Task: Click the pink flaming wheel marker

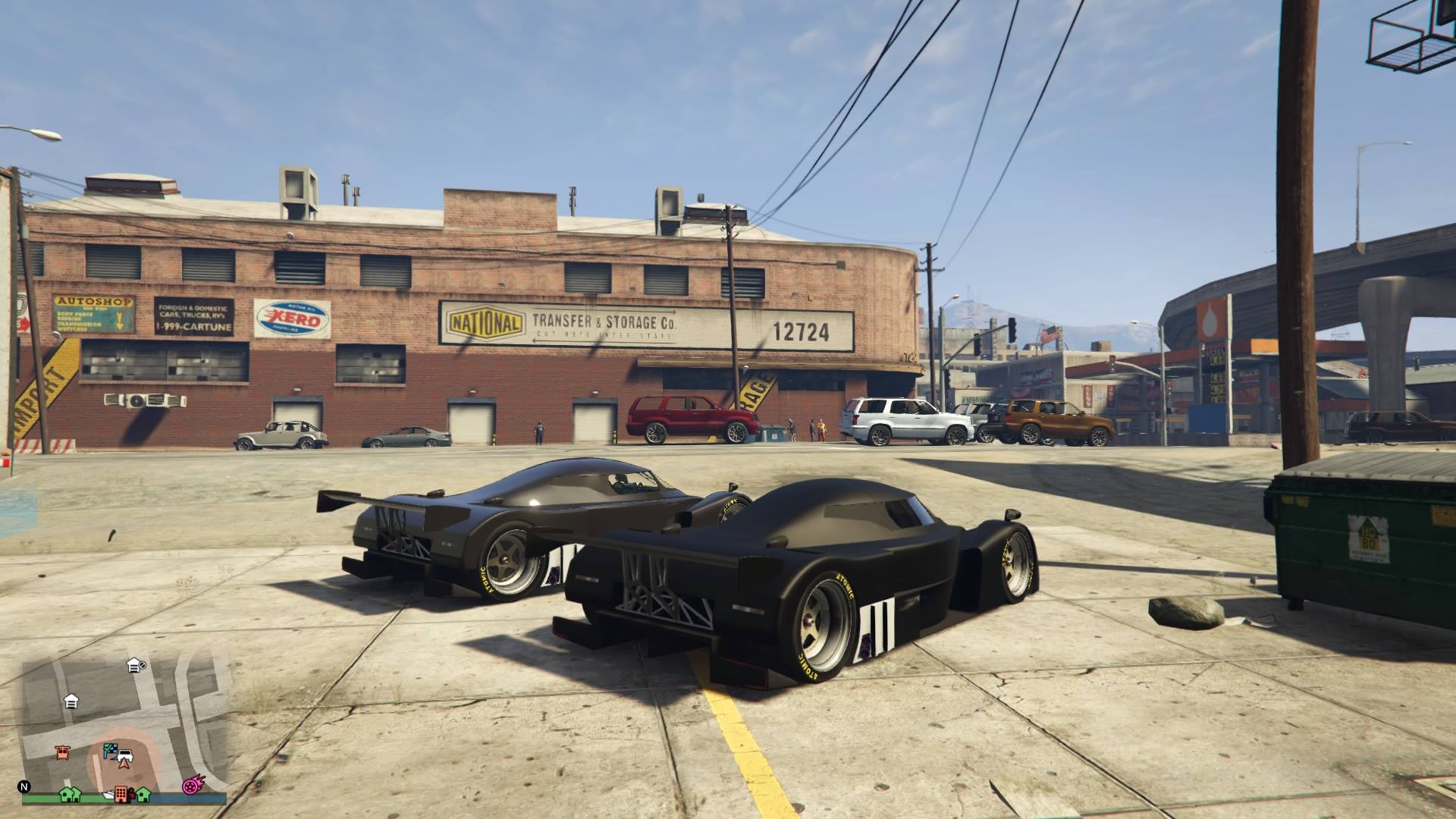Action: pos(190,788)
